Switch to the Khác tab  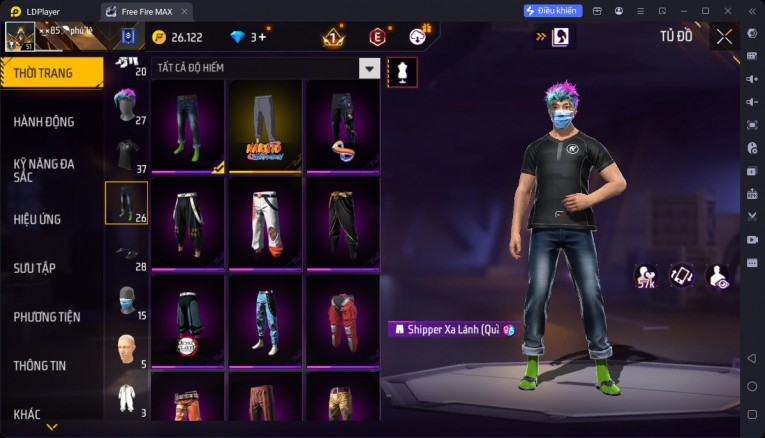pyautogui.click(x=28, y=414)
